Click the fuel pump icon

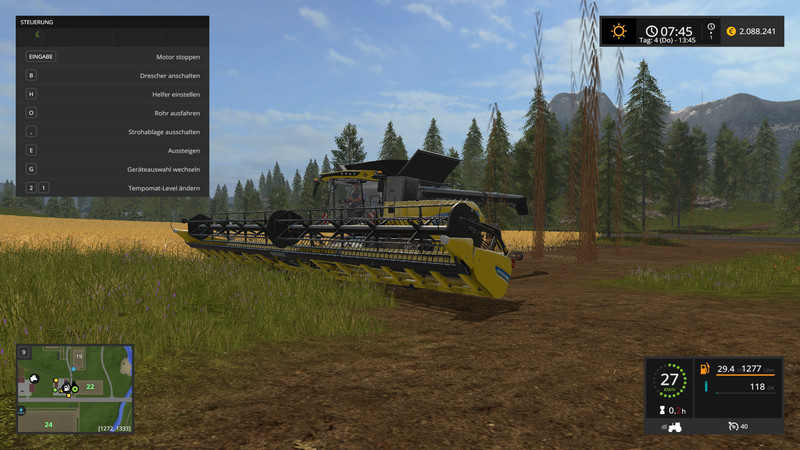tap(705, 369)
